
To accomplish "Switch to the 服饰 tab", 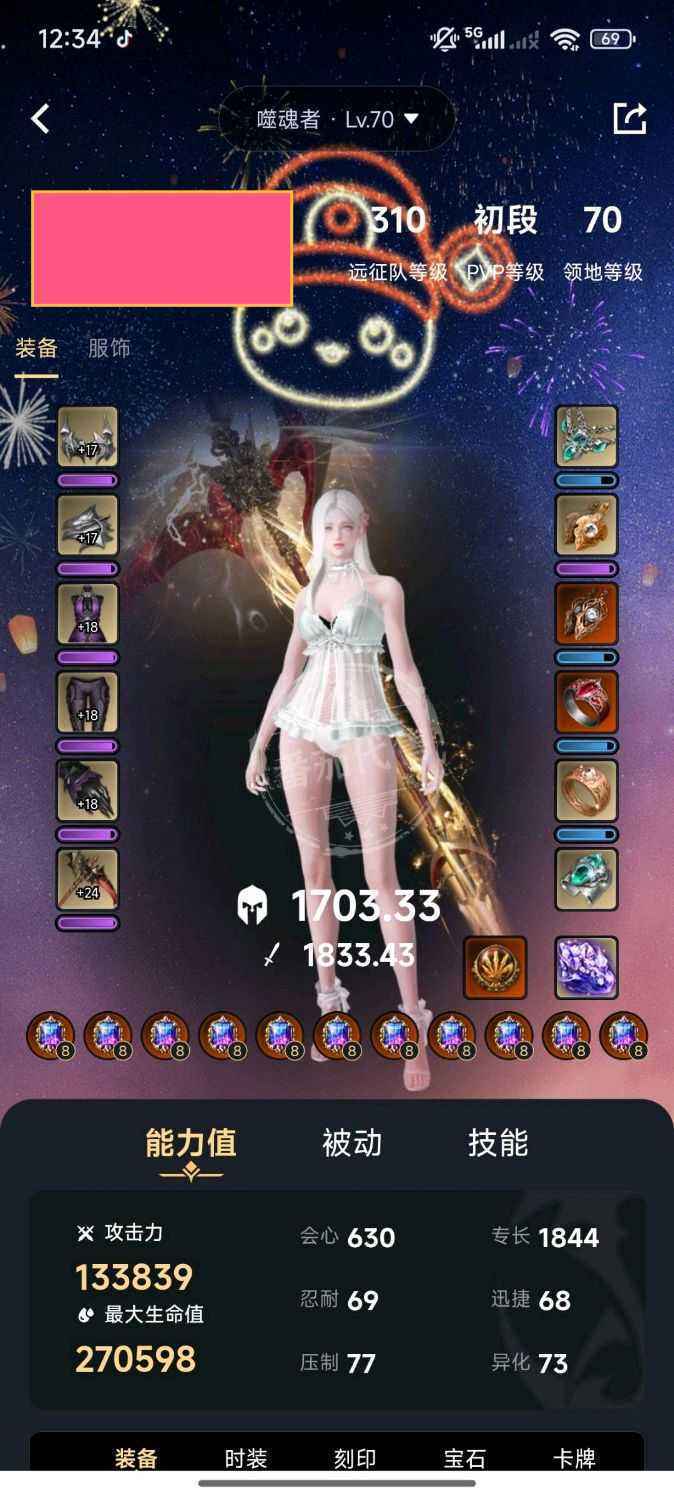I will click(109, 348).
